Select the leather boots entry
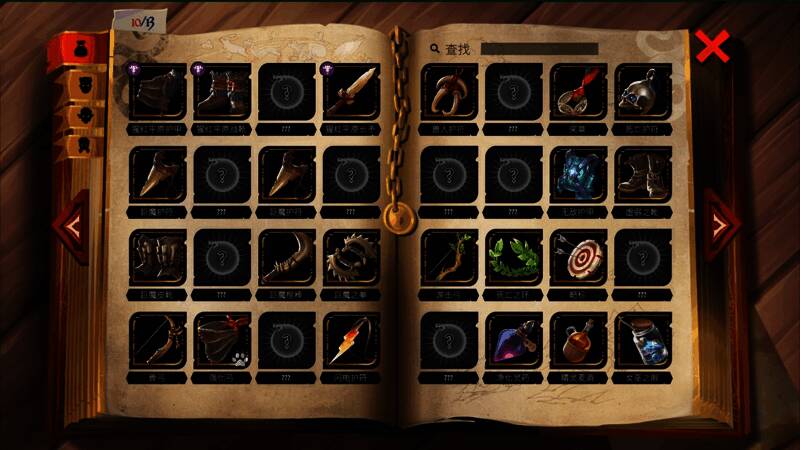 [x=643, y=174]
